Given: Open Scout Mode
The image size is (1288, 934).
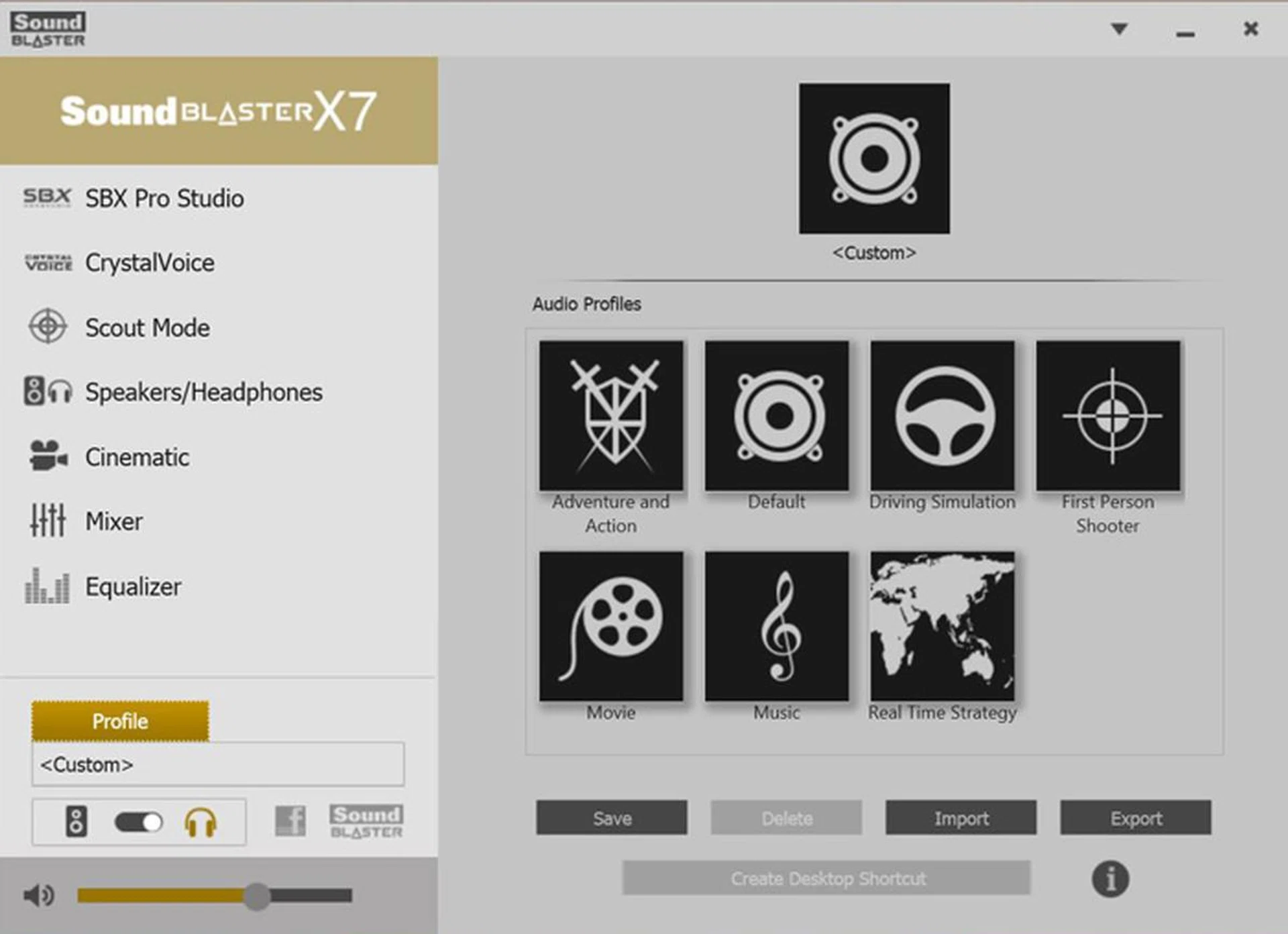Looking at the screenshot, I should click(147, 328).
